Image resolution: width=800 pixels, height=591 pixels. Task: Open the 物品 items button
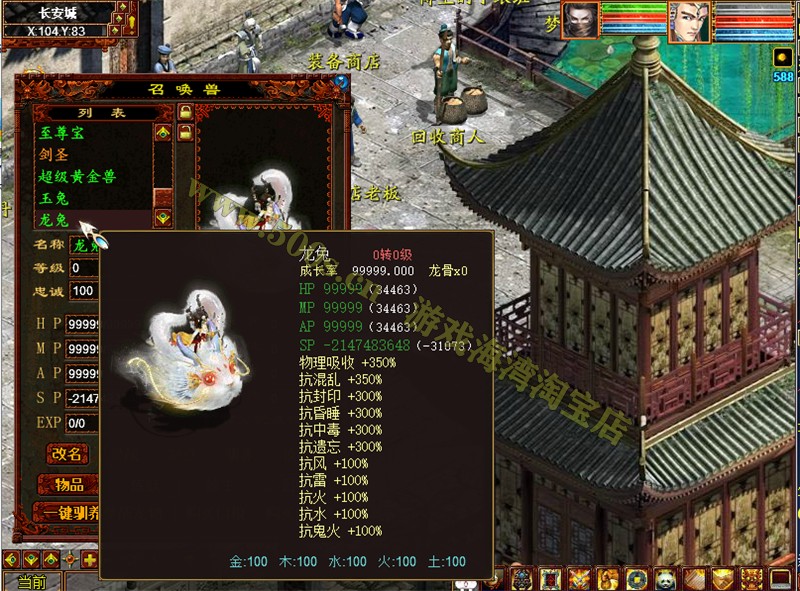[x=67, y=484]
